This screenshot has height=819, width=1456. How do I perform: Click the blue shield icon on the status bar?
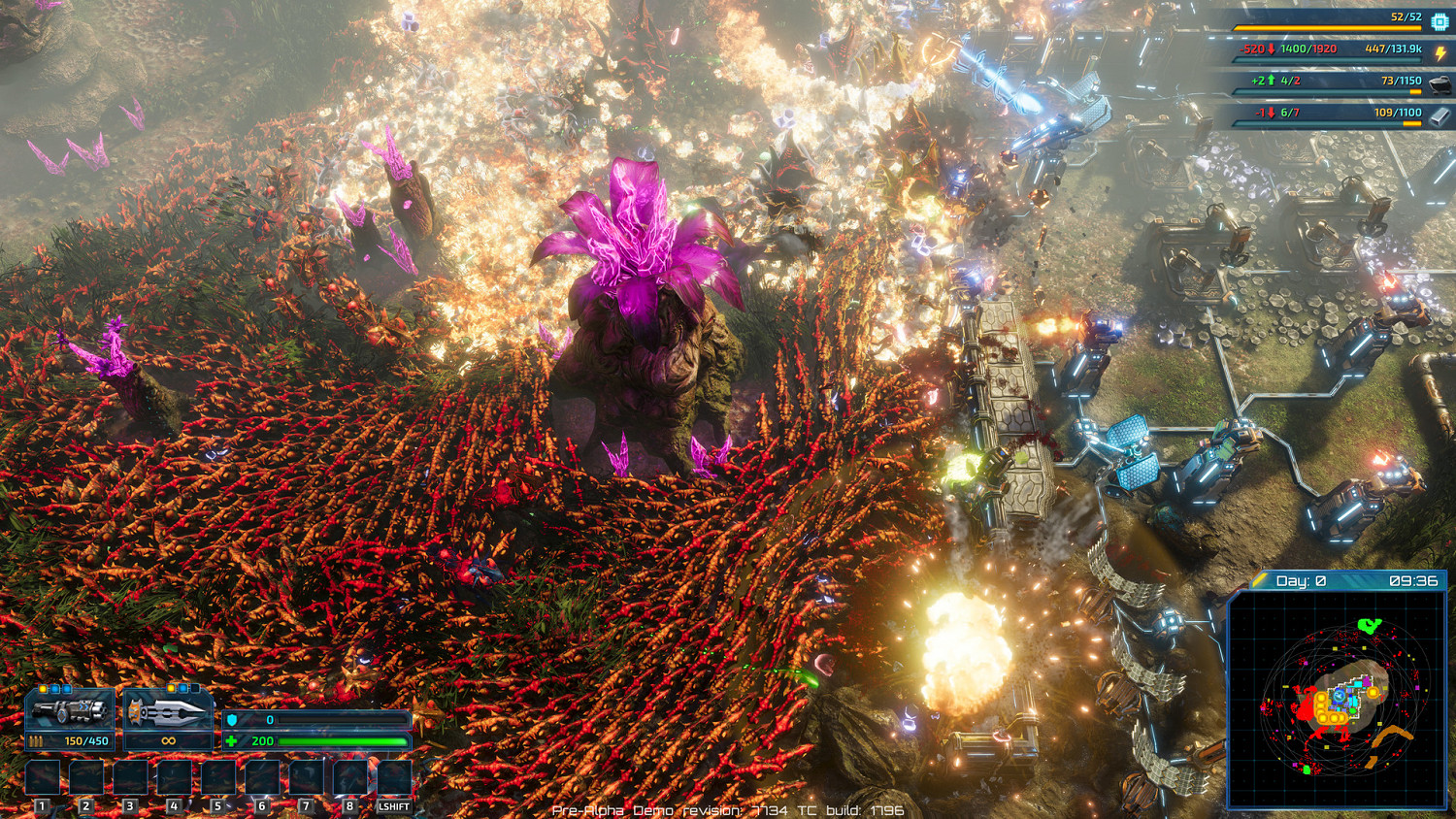coord(231,721)
